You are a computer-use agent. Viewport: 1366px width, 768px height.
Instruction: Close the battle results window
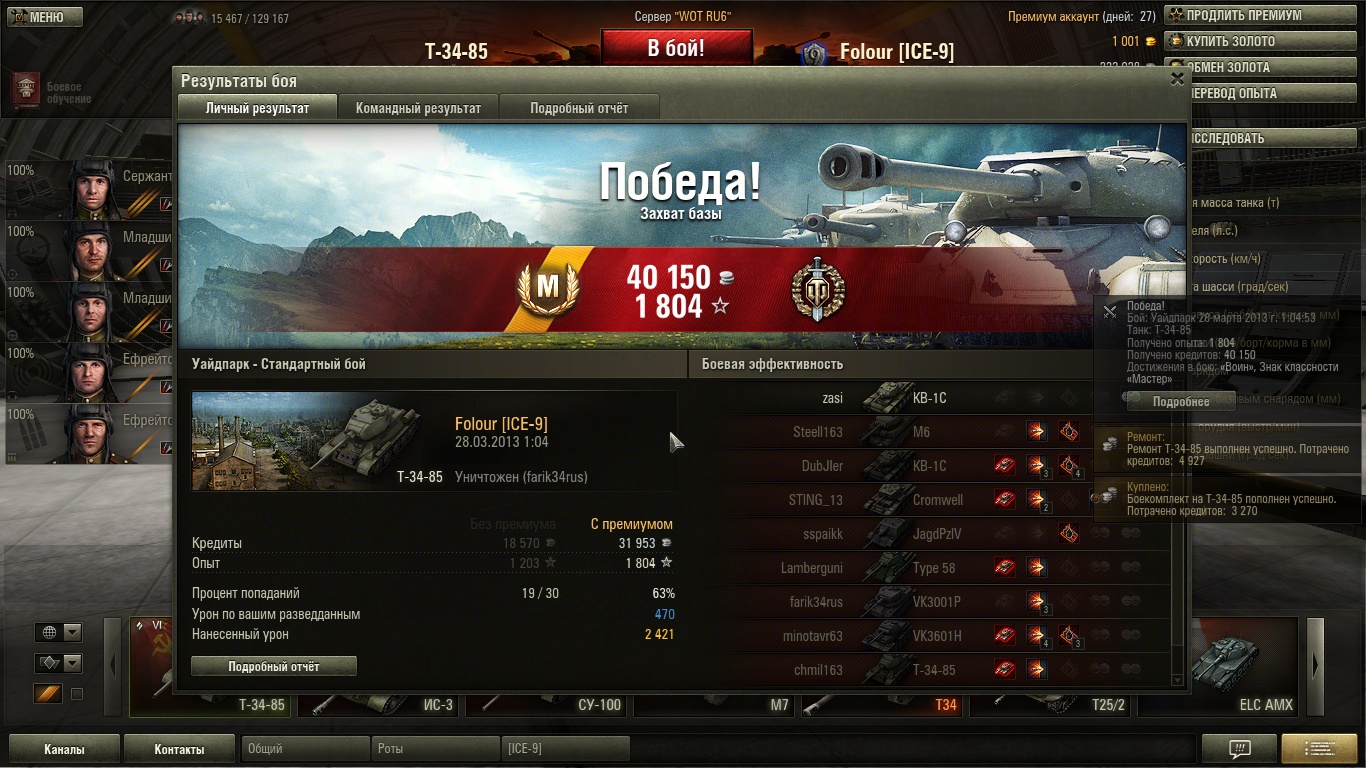click(x=1177, y=79)
